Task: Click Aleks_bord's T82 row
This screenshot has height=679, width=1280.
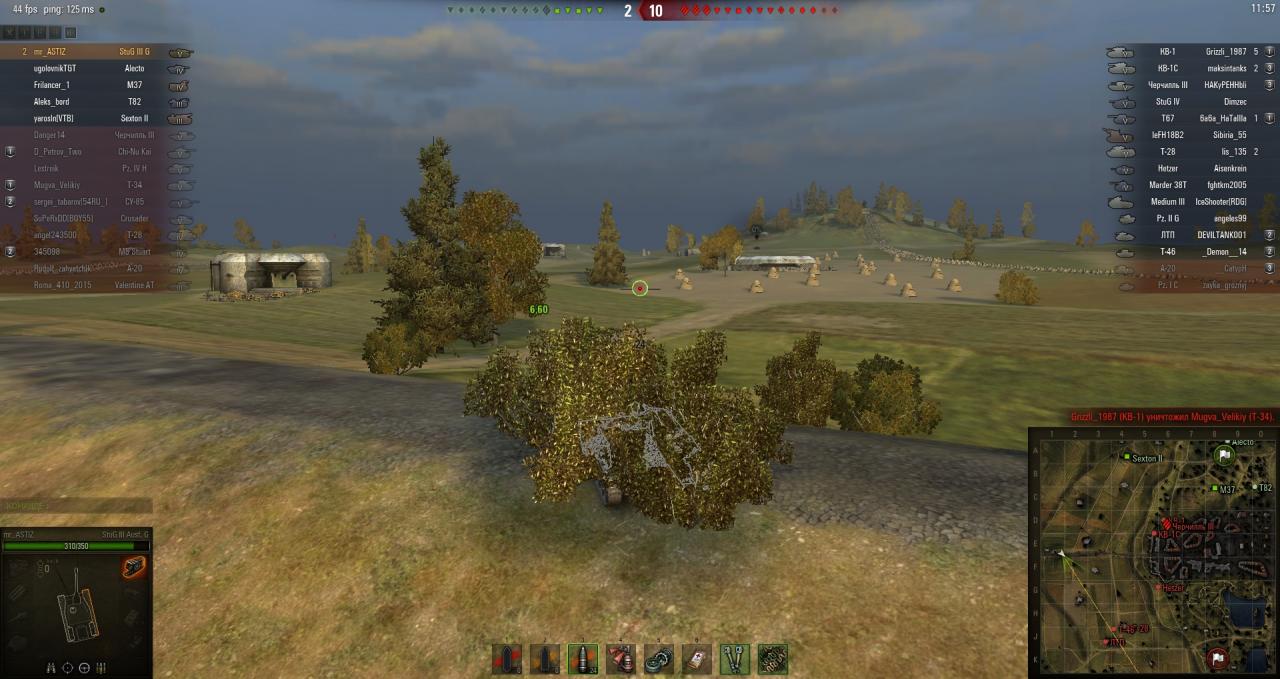Action: 90,102
